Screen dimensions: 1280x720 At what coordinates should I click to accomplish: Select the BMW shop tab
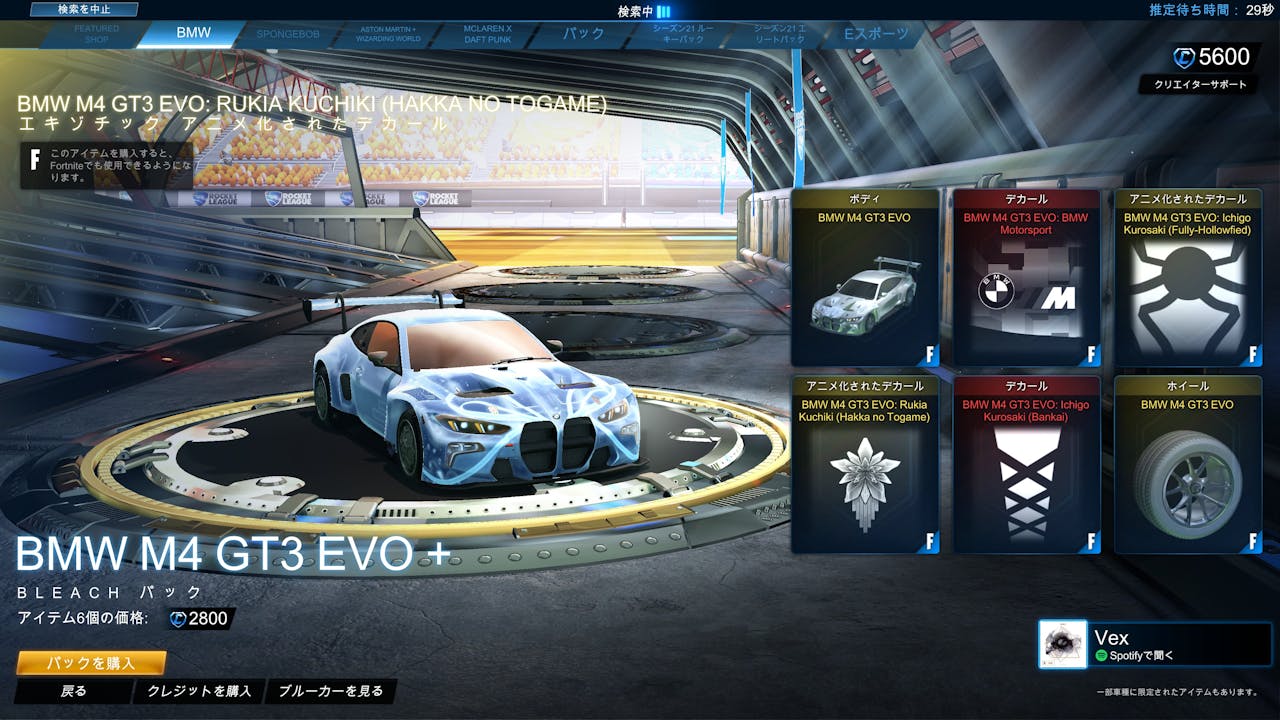point(193,33)
